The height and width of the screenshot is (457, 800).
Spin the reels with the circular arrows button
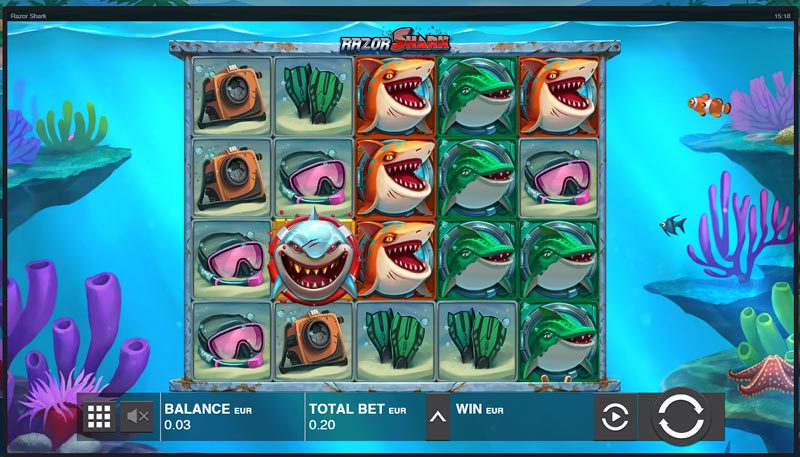681,415
